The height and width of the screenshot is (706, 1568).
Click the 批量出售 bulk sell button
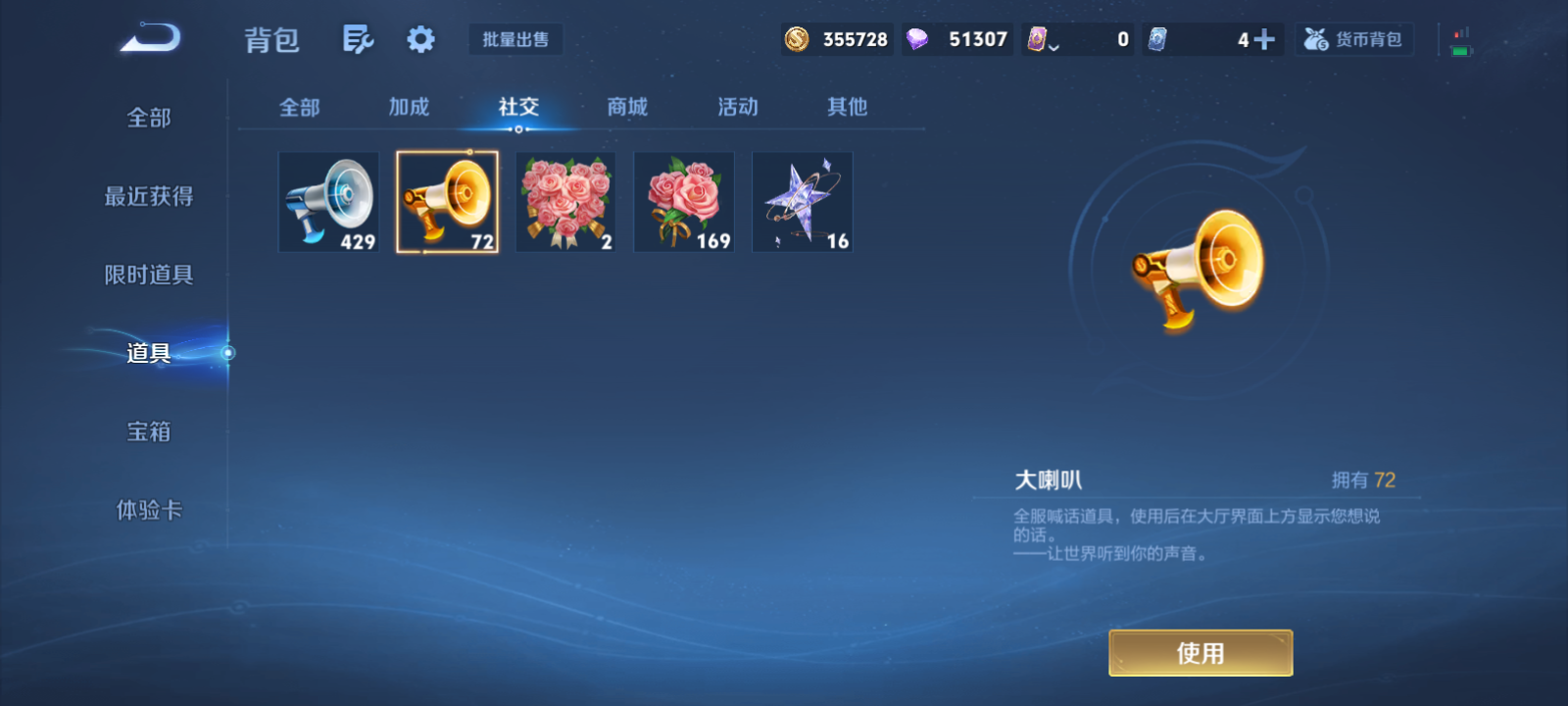515,39
